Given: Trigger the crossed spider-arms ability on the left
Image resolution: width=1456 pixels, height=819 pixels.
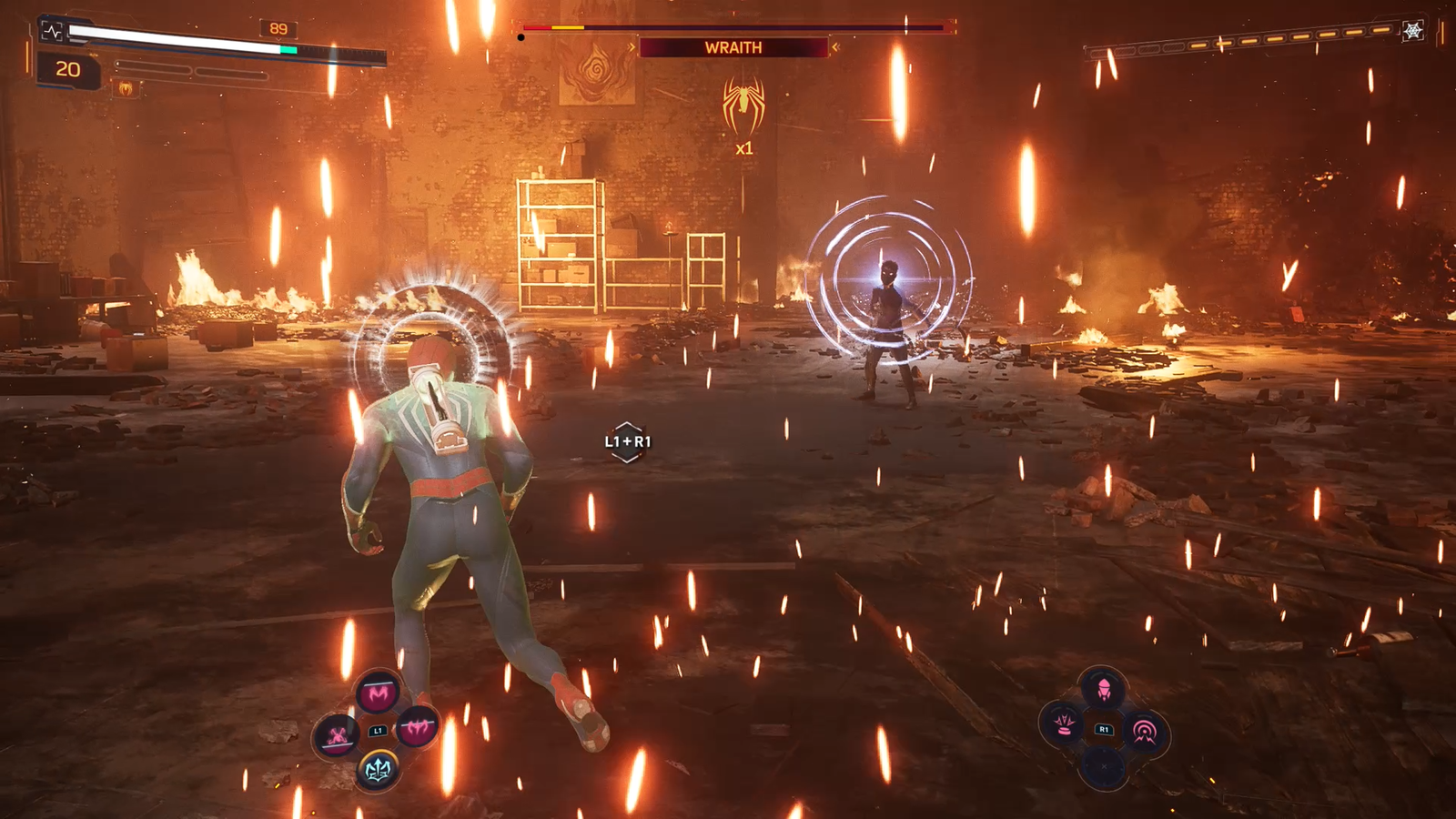Looking at the screenshot, I should tap(337, 734).
